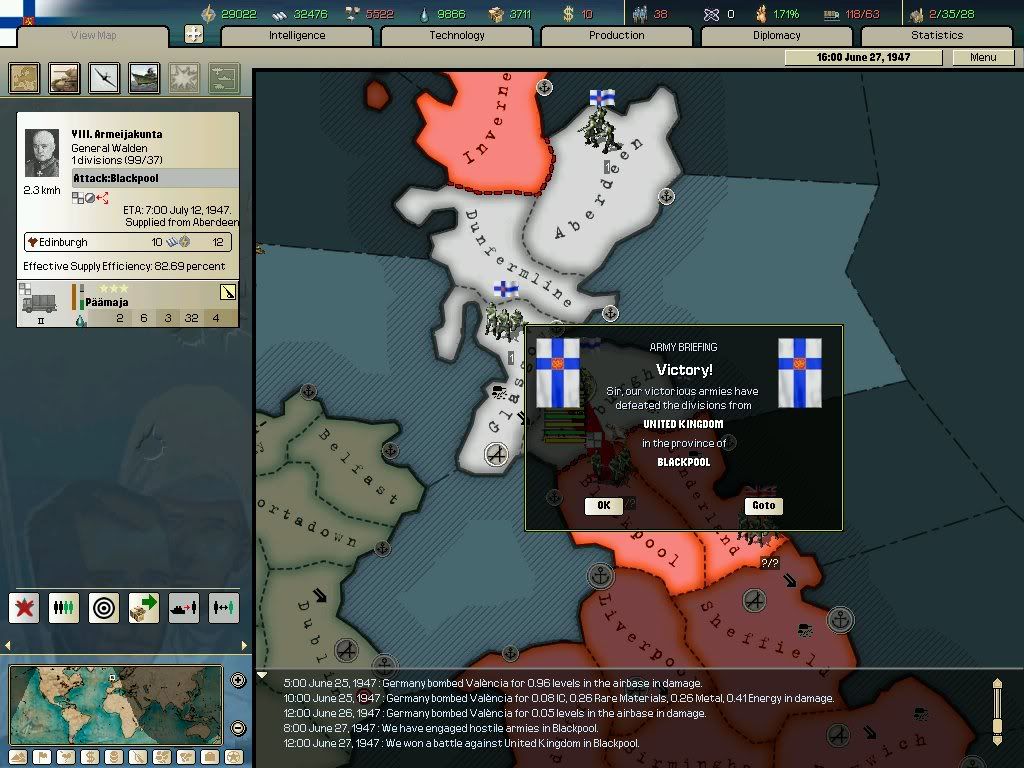1024x768 pixels.
Task: Open the Statistics tab
Action: click(x=937, y=35)
